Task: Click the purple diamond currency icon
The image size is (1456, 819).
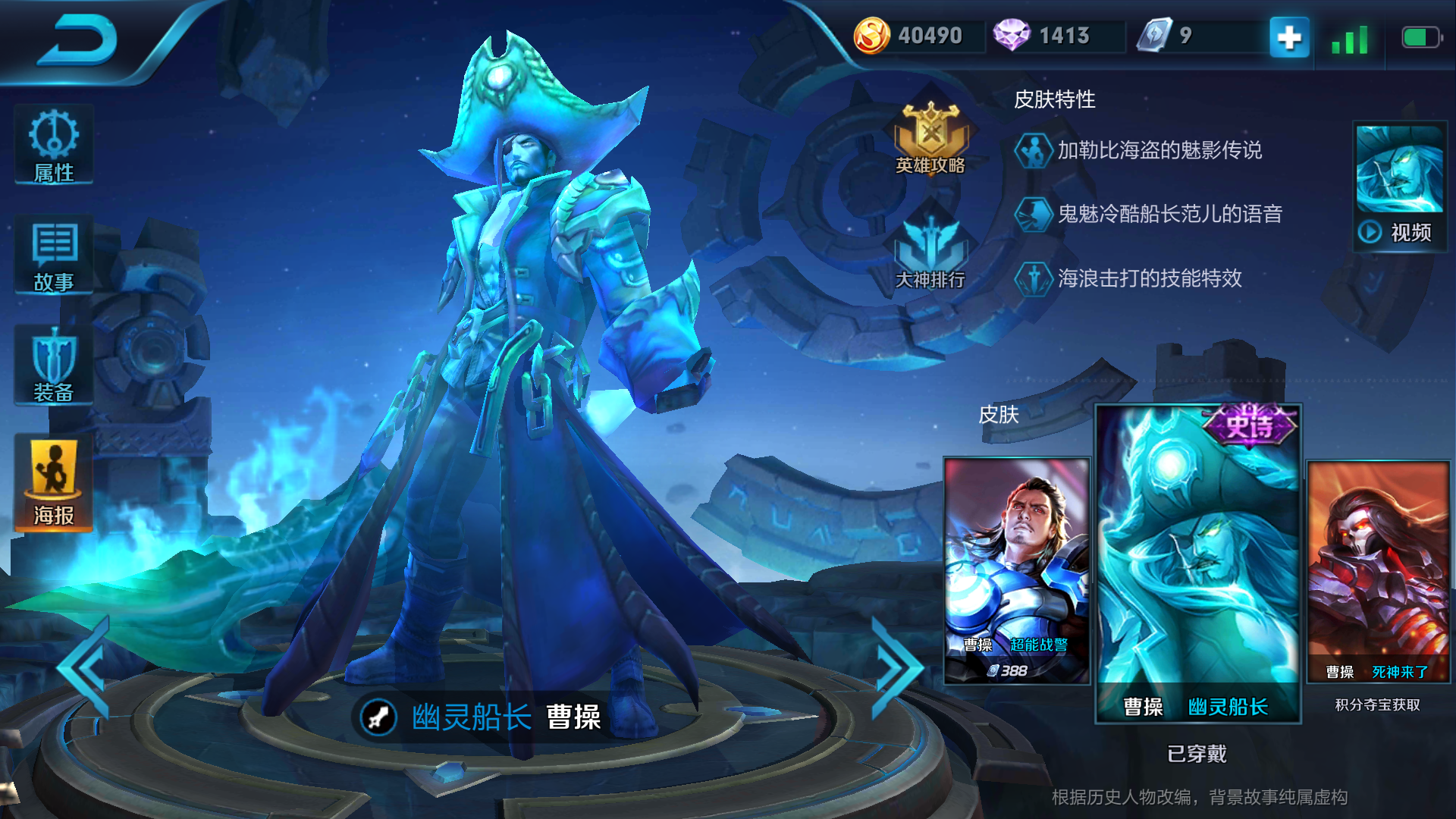Action: point(1012,36)
